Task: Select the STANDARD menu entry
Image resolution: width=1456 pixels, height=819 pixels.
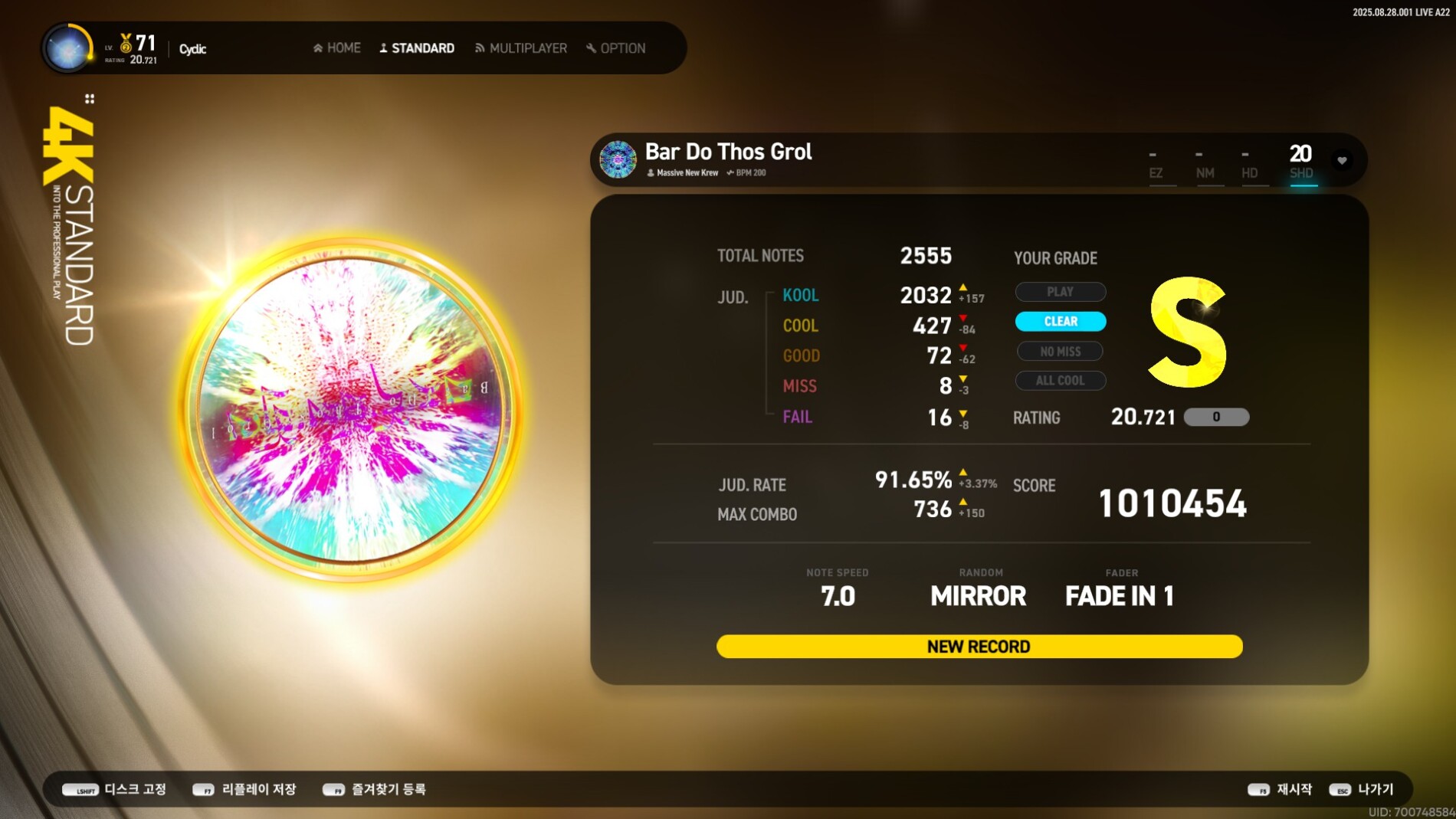Action: (417, 48)
